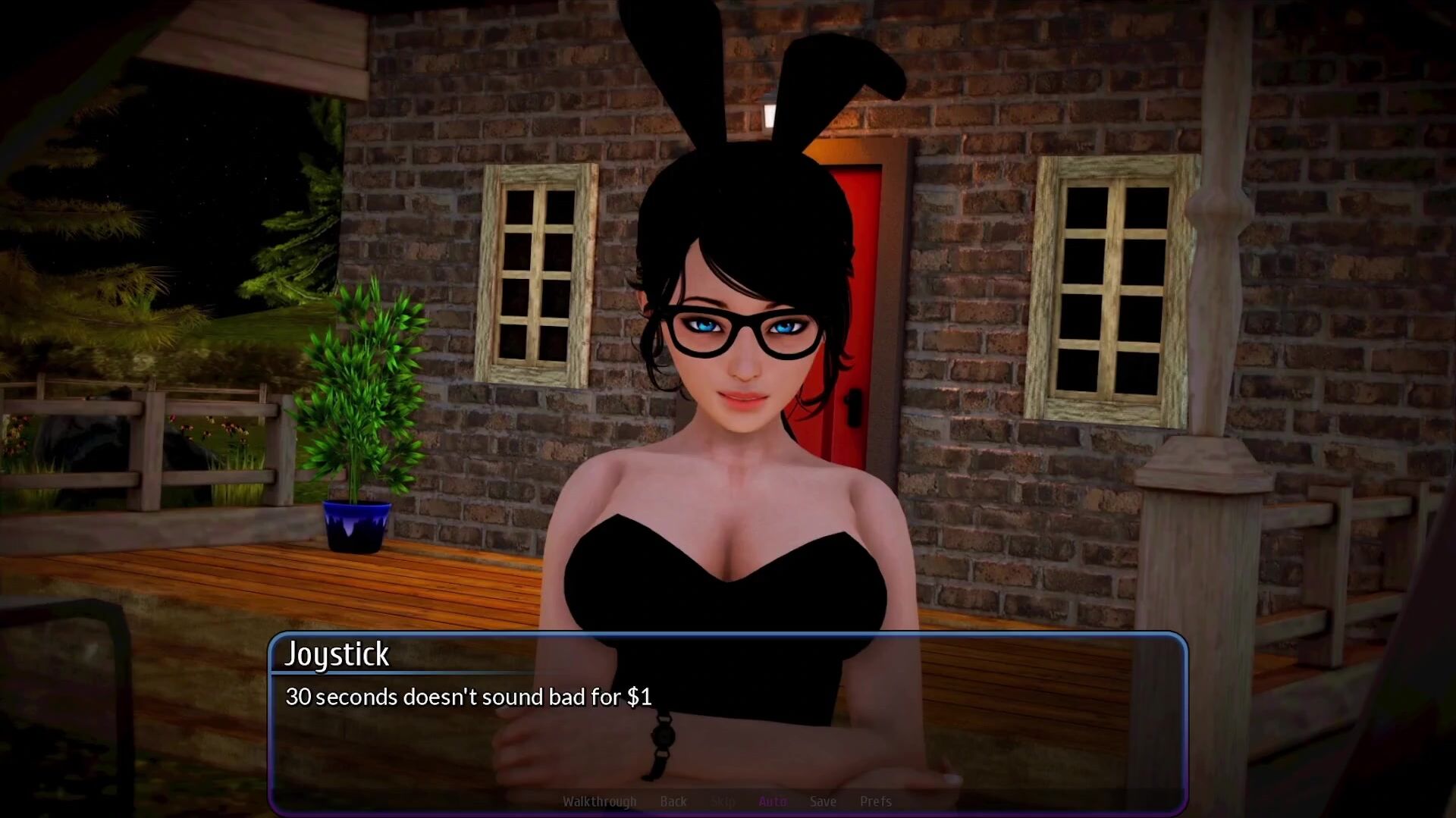This screenshot has height=818, width=1456.
Task: Toggle Auto dialogue advance
Action: tap(772, 801)
